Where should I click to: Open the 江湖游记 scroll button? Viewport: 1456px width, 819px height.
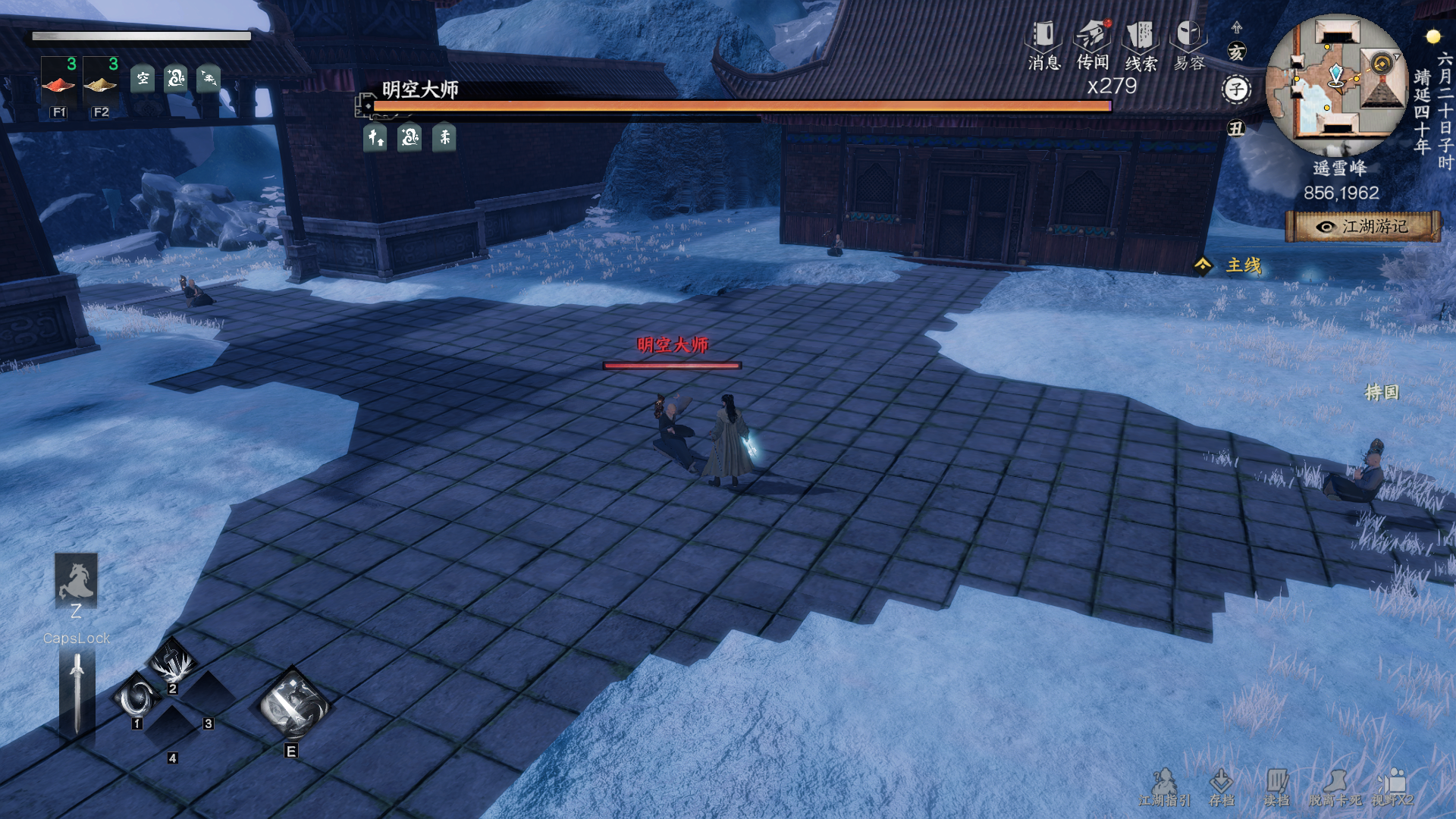(x=1363, y=226)
